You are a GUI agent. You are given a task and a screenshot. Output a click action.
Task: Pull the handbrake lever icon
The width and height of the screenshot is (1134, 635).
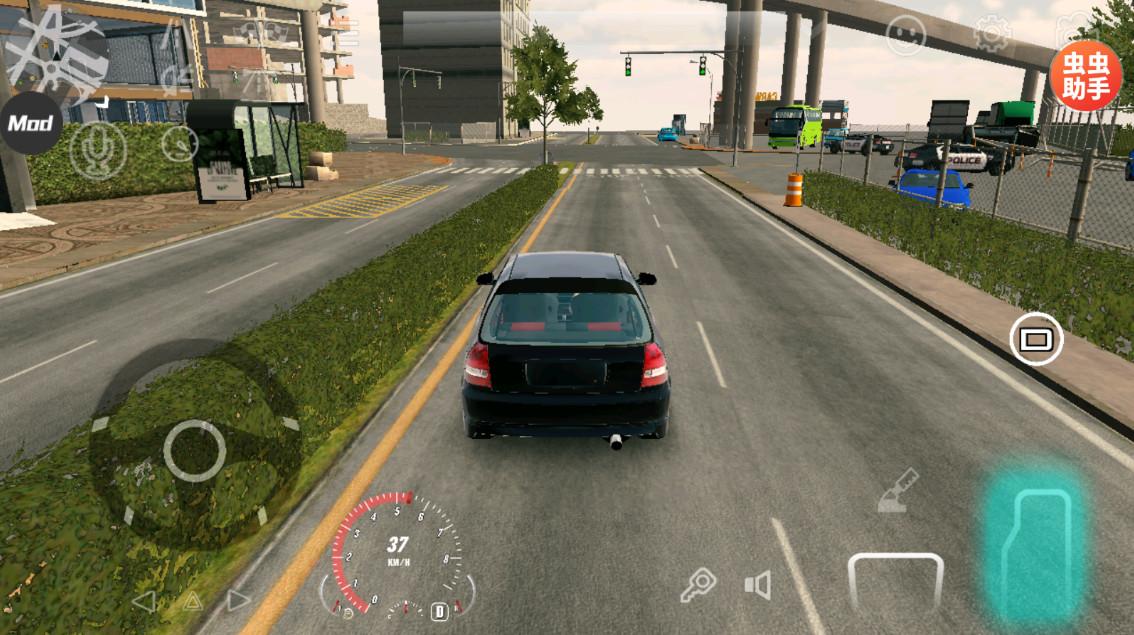(x=898, y=491)
